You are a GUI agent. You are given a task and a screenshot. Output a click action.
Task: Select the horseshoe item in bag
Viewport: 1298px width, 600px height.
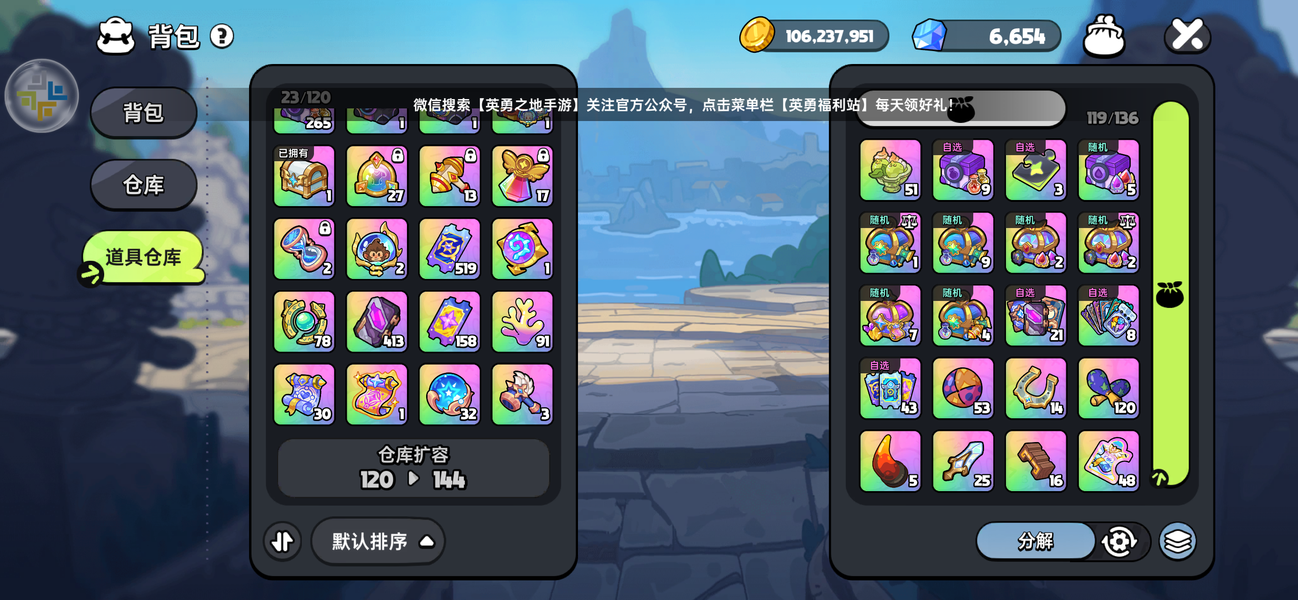(1036, 388)
